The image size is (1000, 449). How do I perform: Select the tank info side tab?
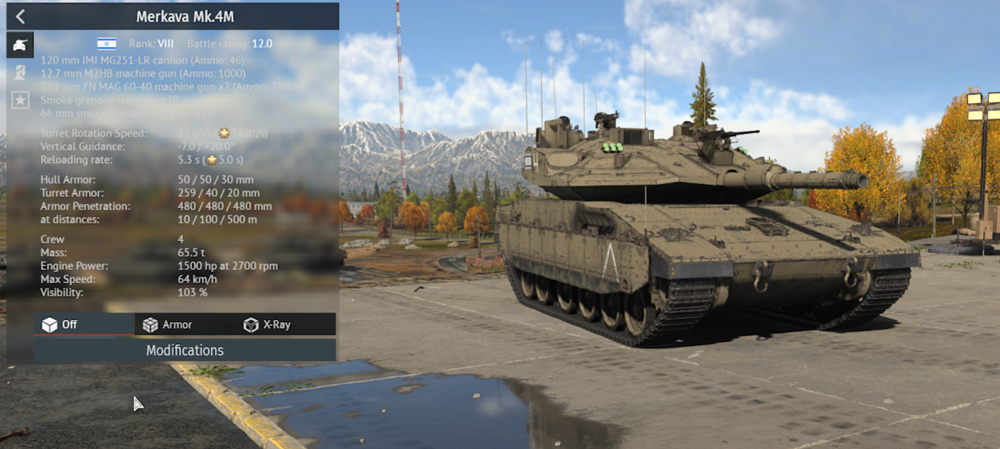tap(19, 44)
